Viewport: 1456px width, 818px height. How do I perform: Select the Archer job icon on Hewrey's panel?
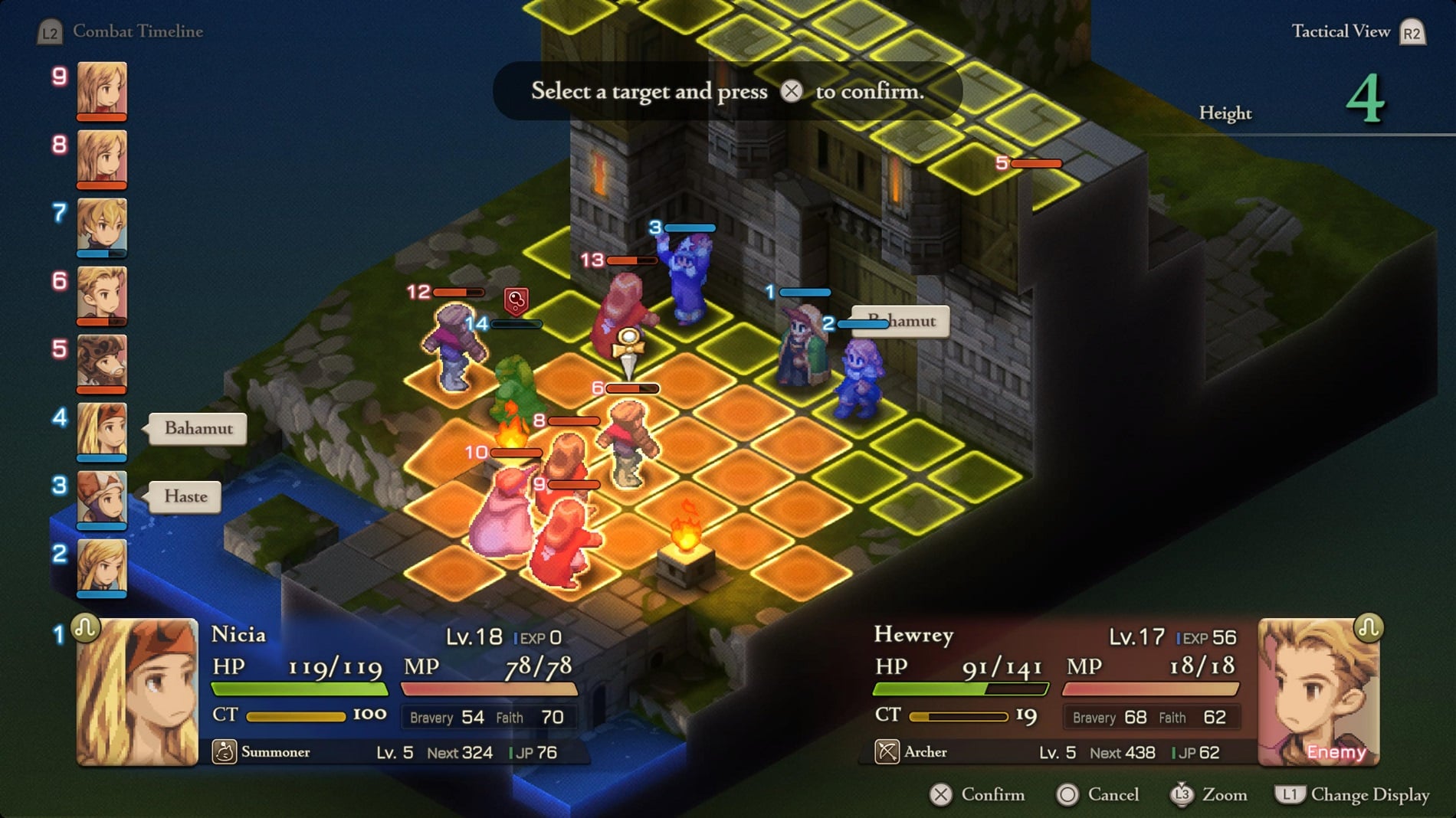click(888, 752)
